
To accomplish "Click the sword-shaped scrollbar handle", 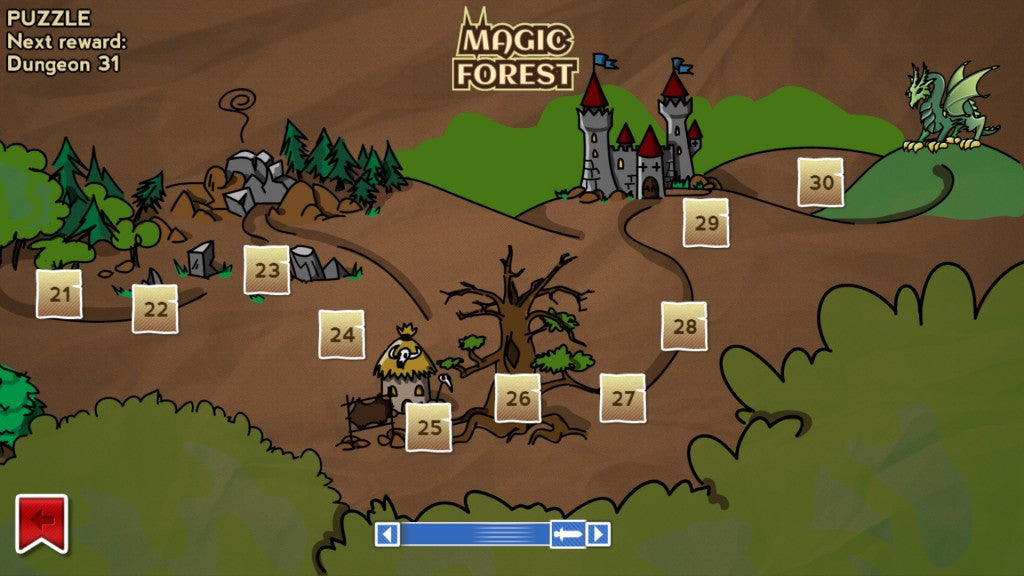I will 567,534.
